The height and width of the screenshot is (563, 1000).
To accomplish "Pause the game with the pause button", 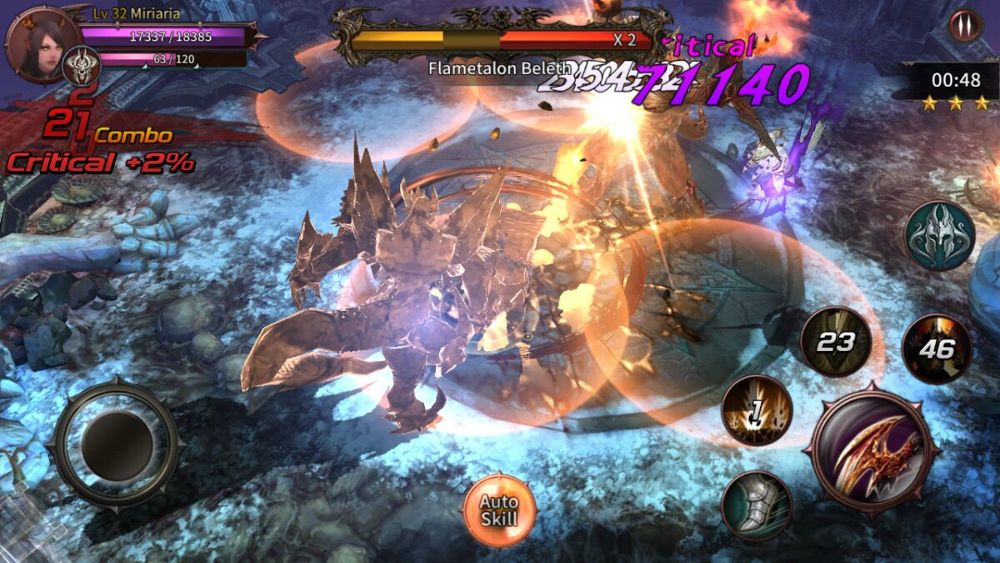I will pos(965,24).
